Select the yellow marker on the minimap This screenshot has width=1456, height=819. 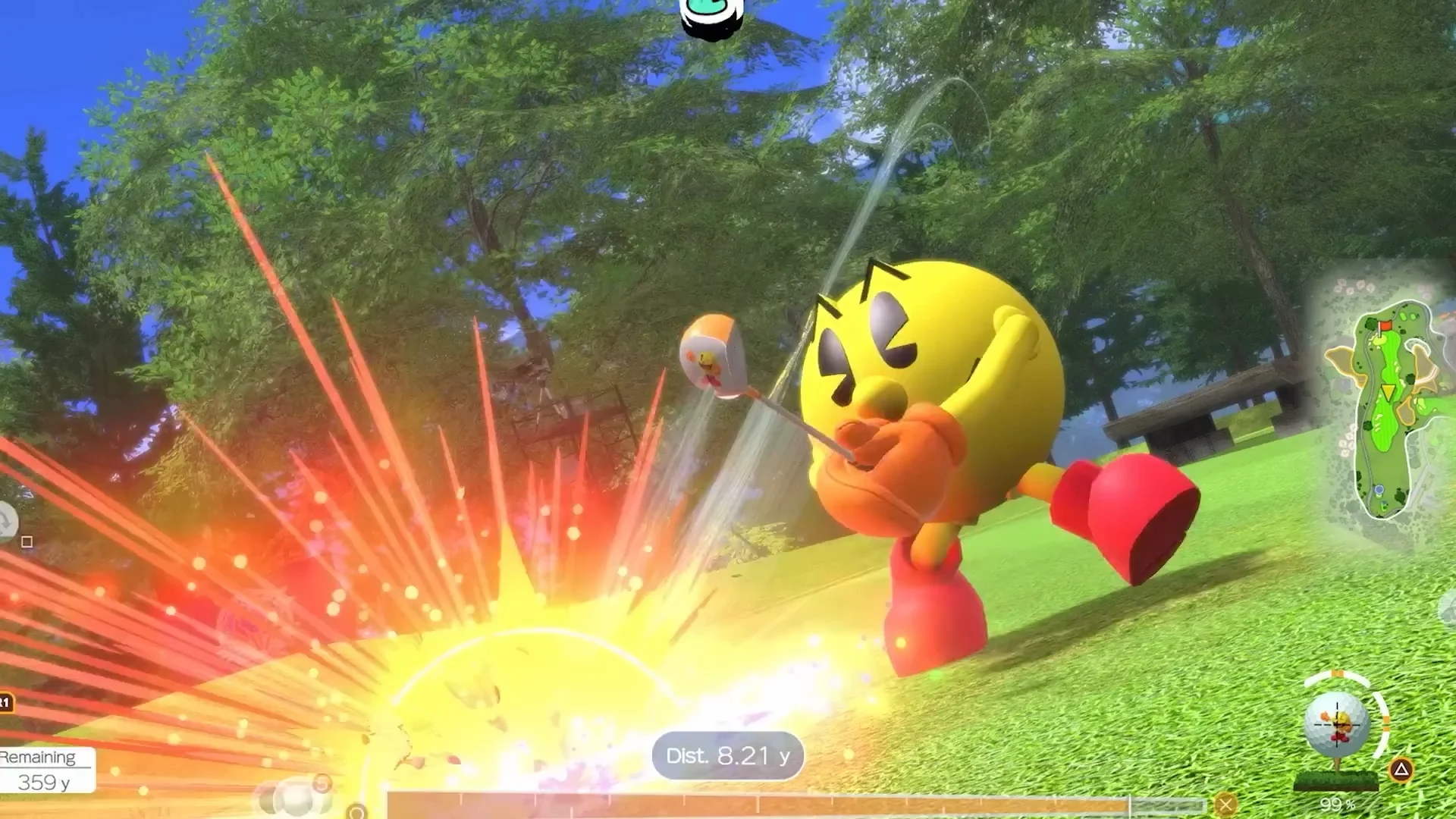click(1388, 392)
